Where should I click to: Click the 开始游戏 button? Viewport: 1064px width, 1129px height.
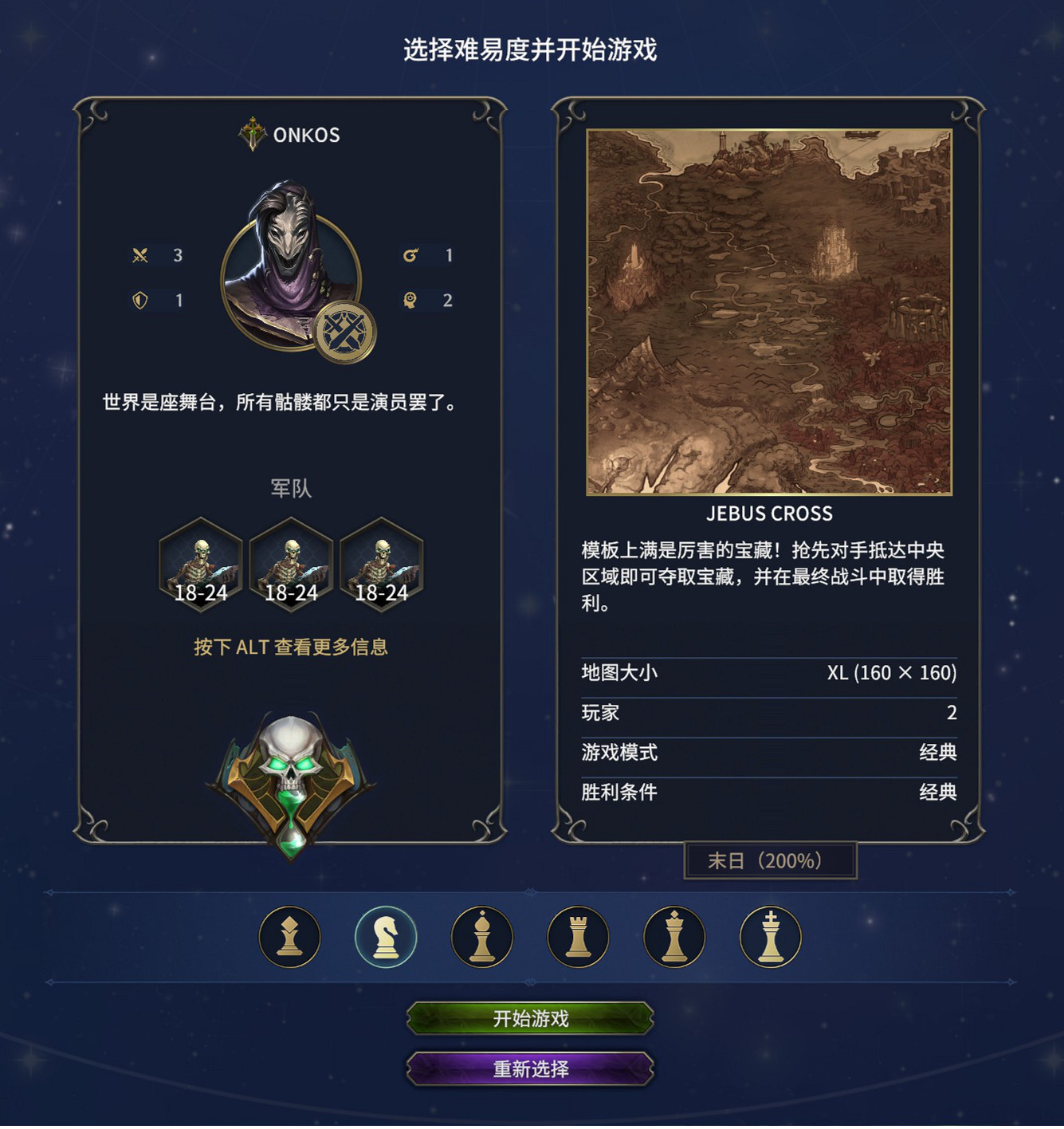pos(529,1019)
